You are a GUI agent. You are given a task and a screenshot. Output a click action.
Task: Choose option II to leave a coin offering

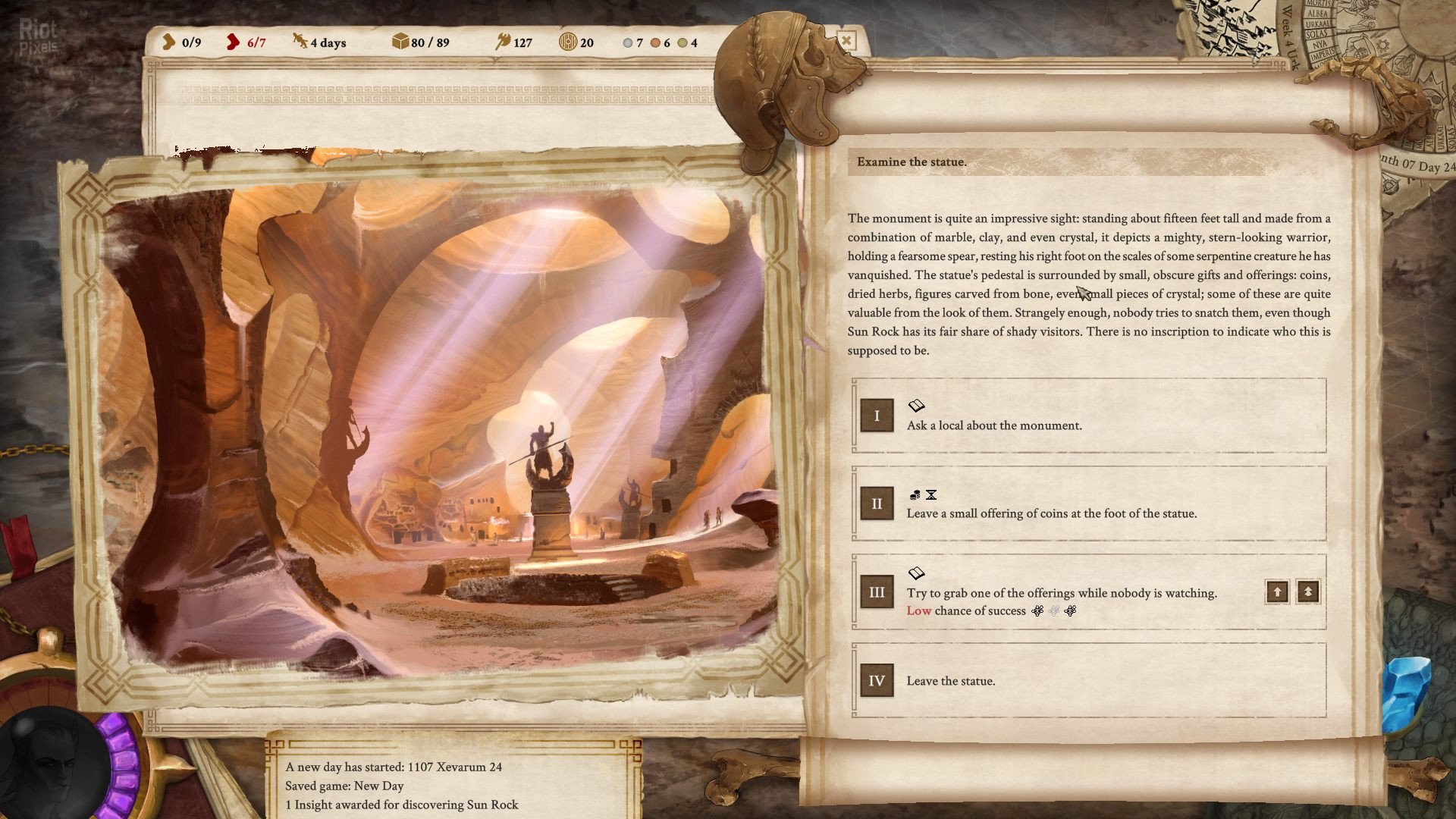[1053, 513]
